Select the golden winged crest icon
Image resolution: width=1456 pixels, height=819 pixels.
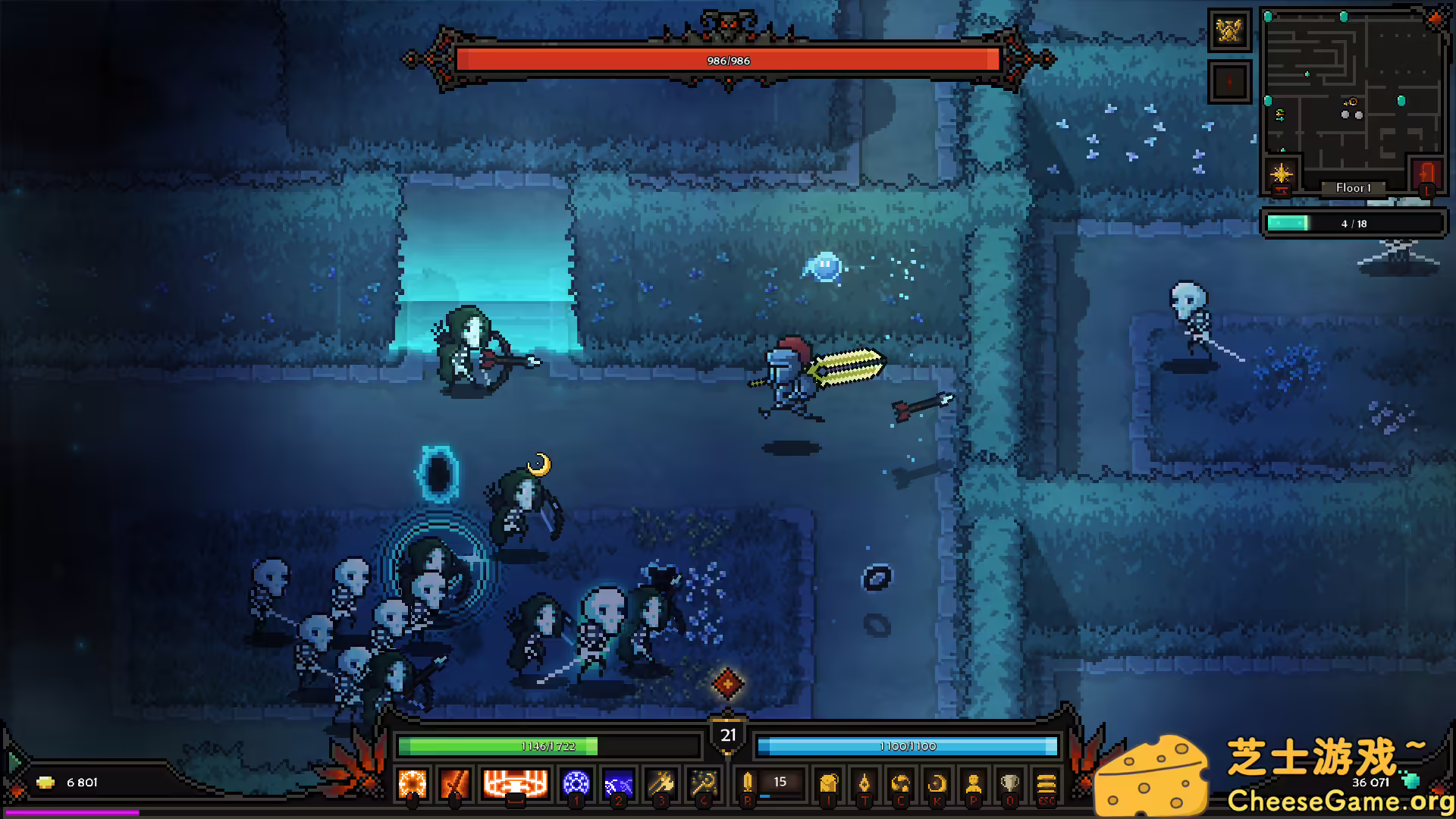1229,31
